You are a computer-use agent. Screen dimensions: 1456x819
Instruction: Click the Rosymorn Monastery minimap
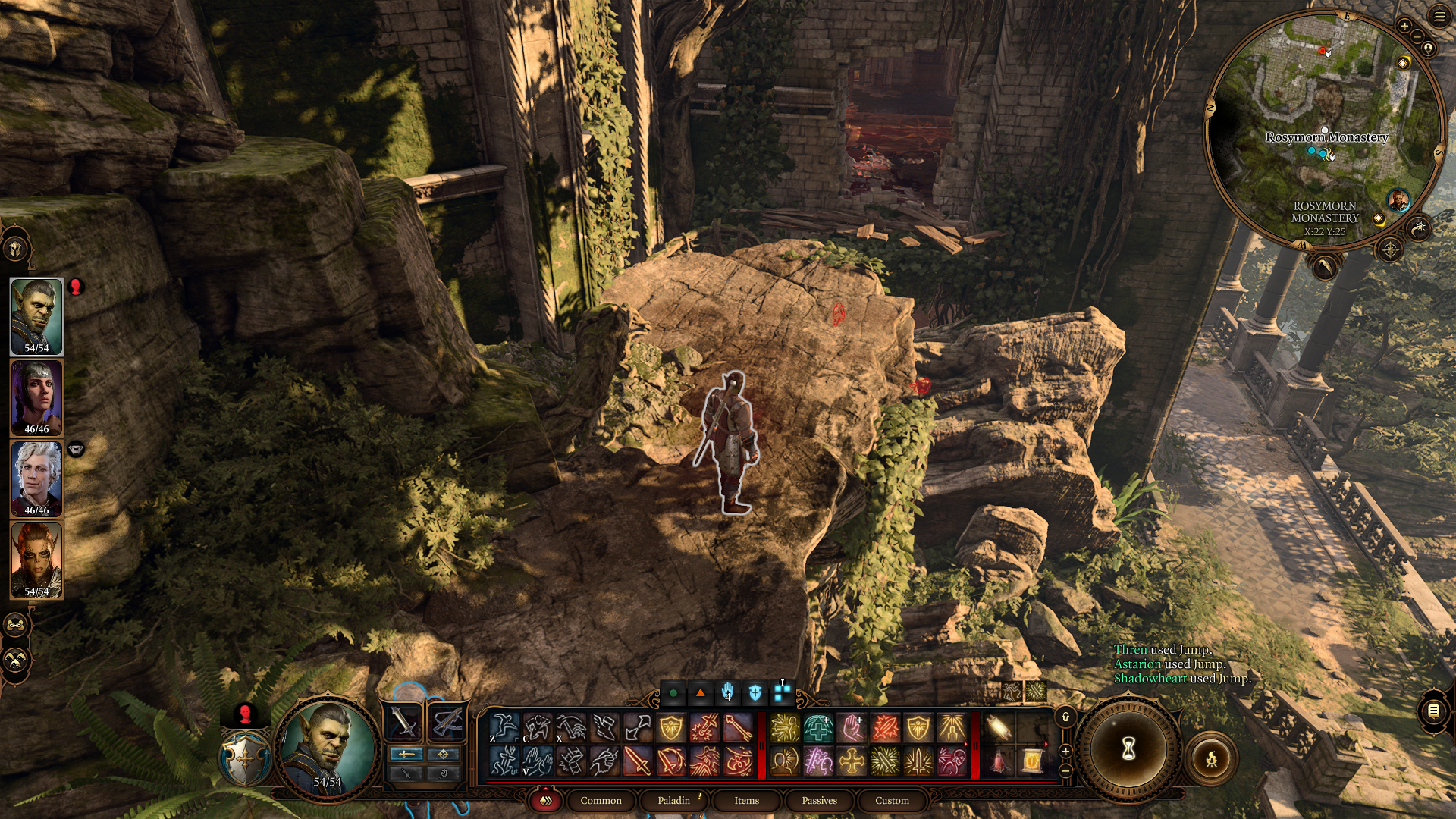tap(1324, 129)
